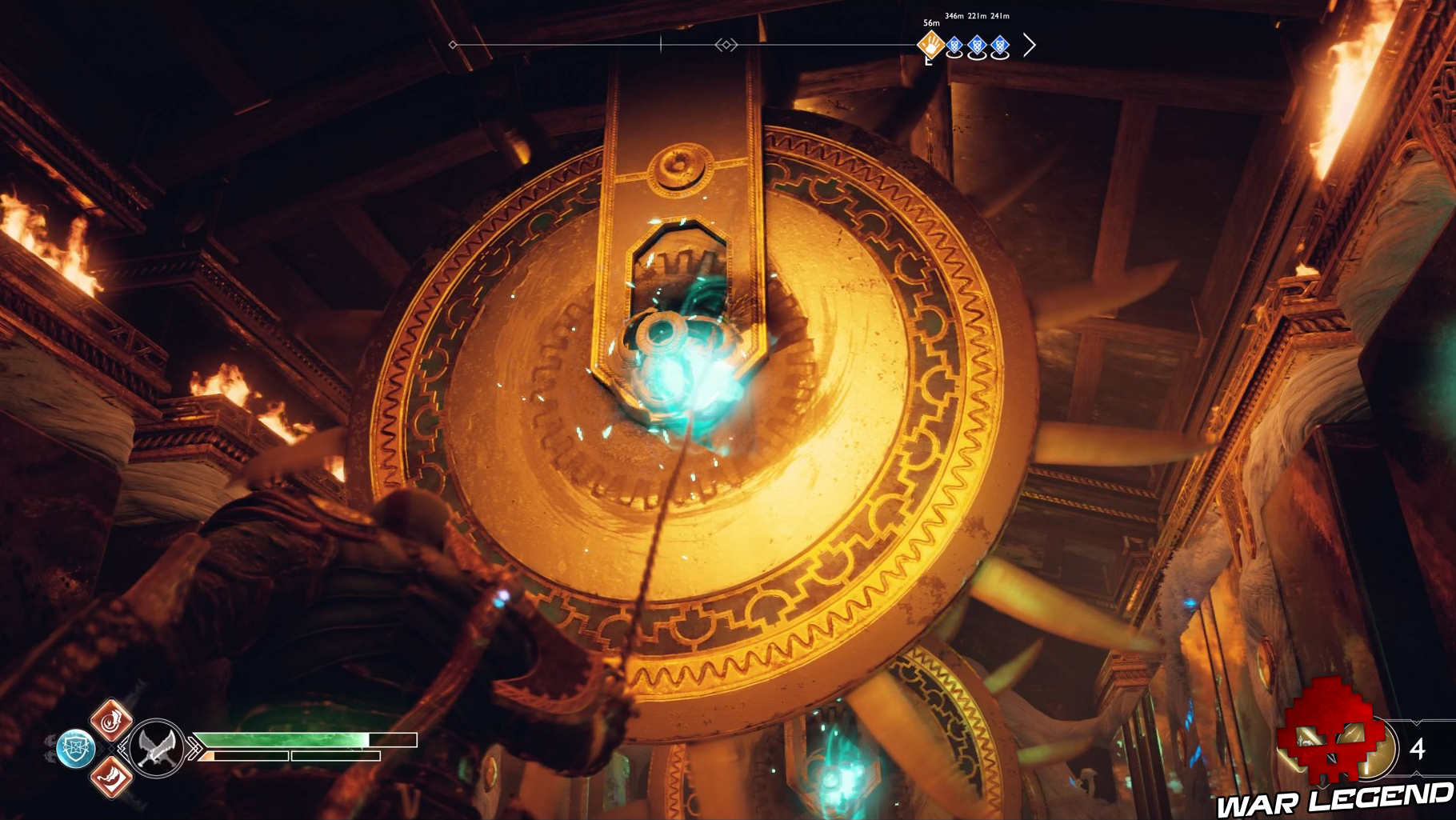Click the blue compass marker labeled 346m
Image resolution: width=1456 pixels, height=820 pixels.
(954, 46)
